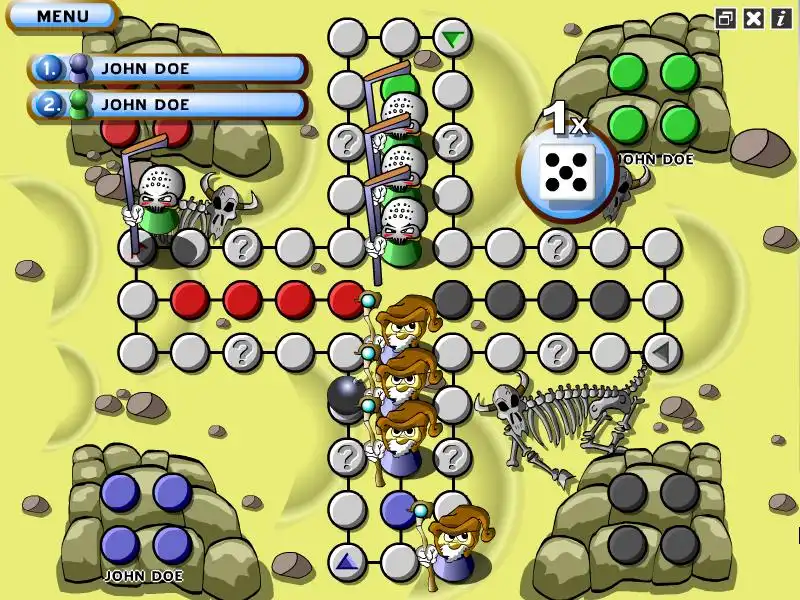The height and width of the screenshot is (600, 800).
Task: Select player 1 John Doe row
Action: (x=168, y=68)
